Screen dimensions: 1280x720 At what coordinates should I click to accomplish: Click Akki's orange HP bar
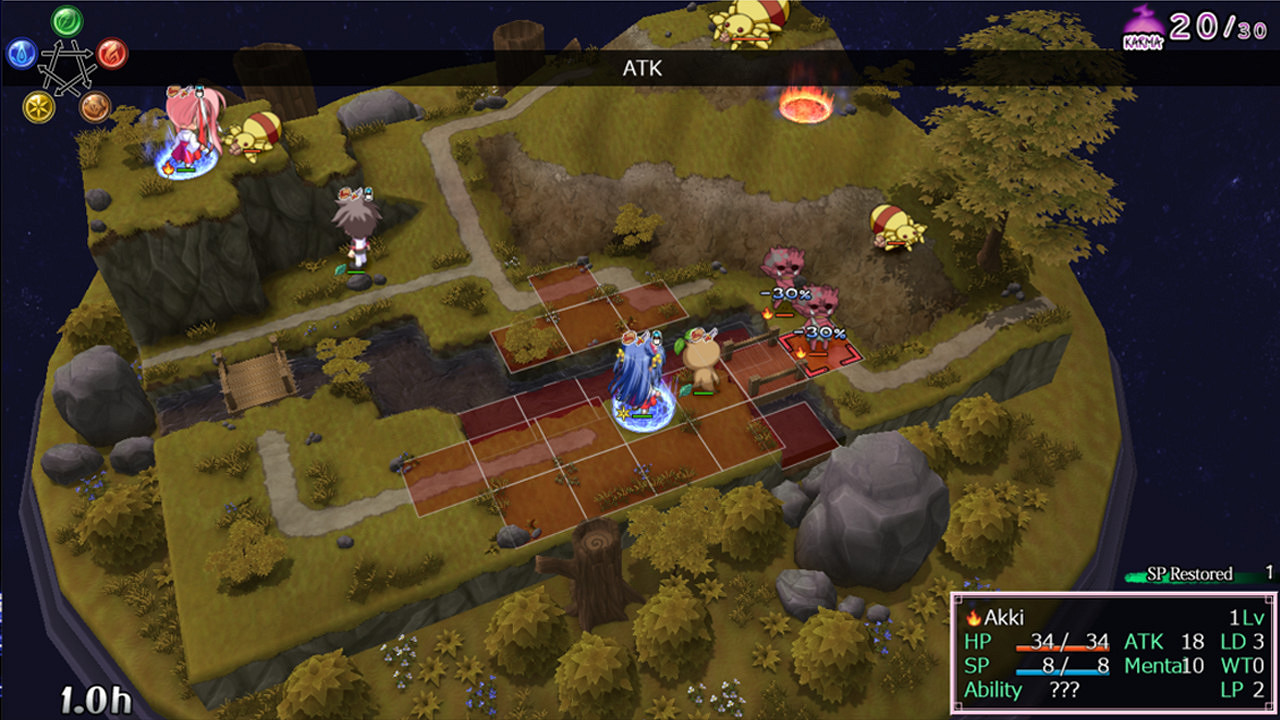tap(1063, 650)
